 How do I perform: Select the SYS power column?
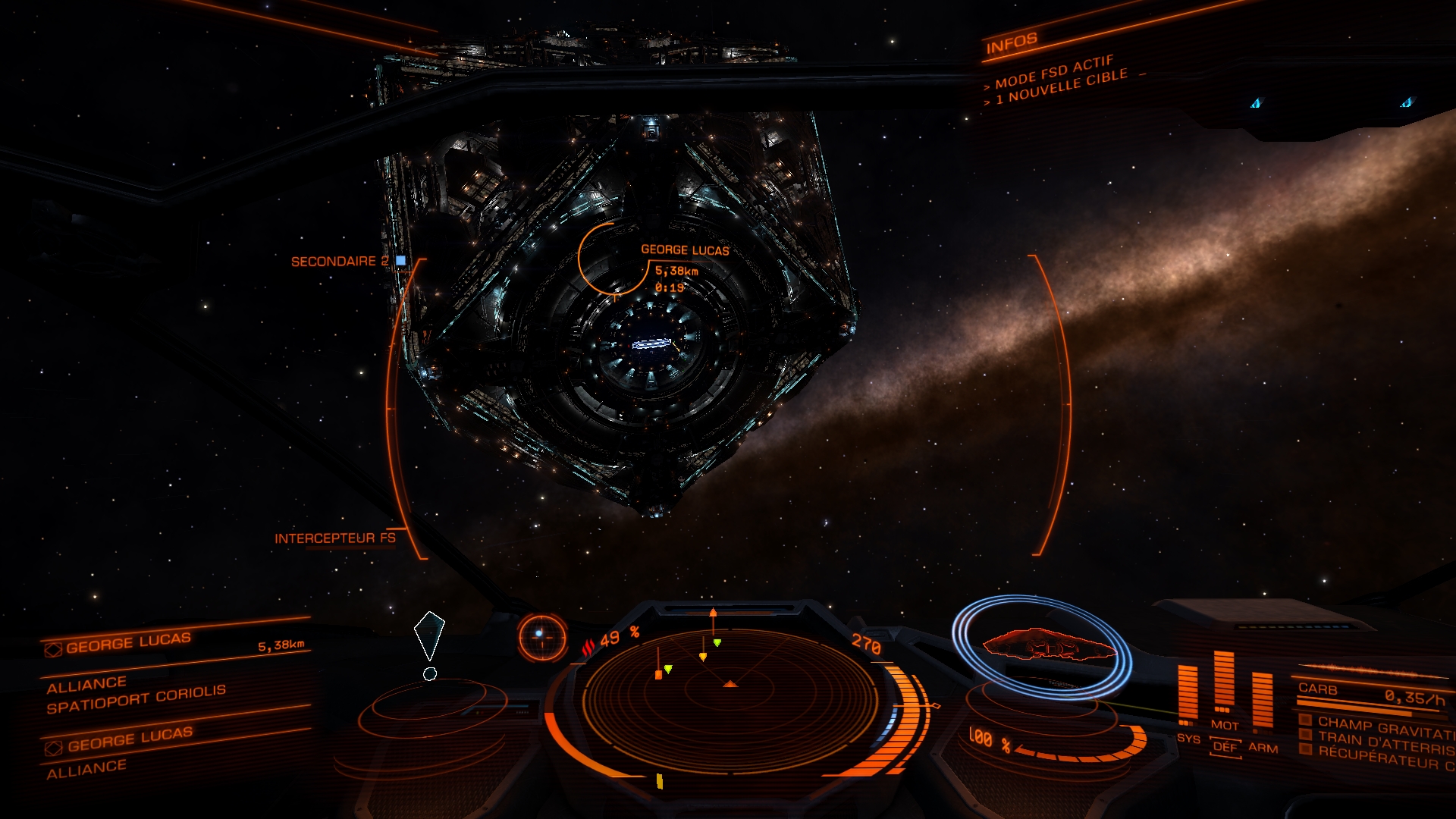pos(1187,694)
